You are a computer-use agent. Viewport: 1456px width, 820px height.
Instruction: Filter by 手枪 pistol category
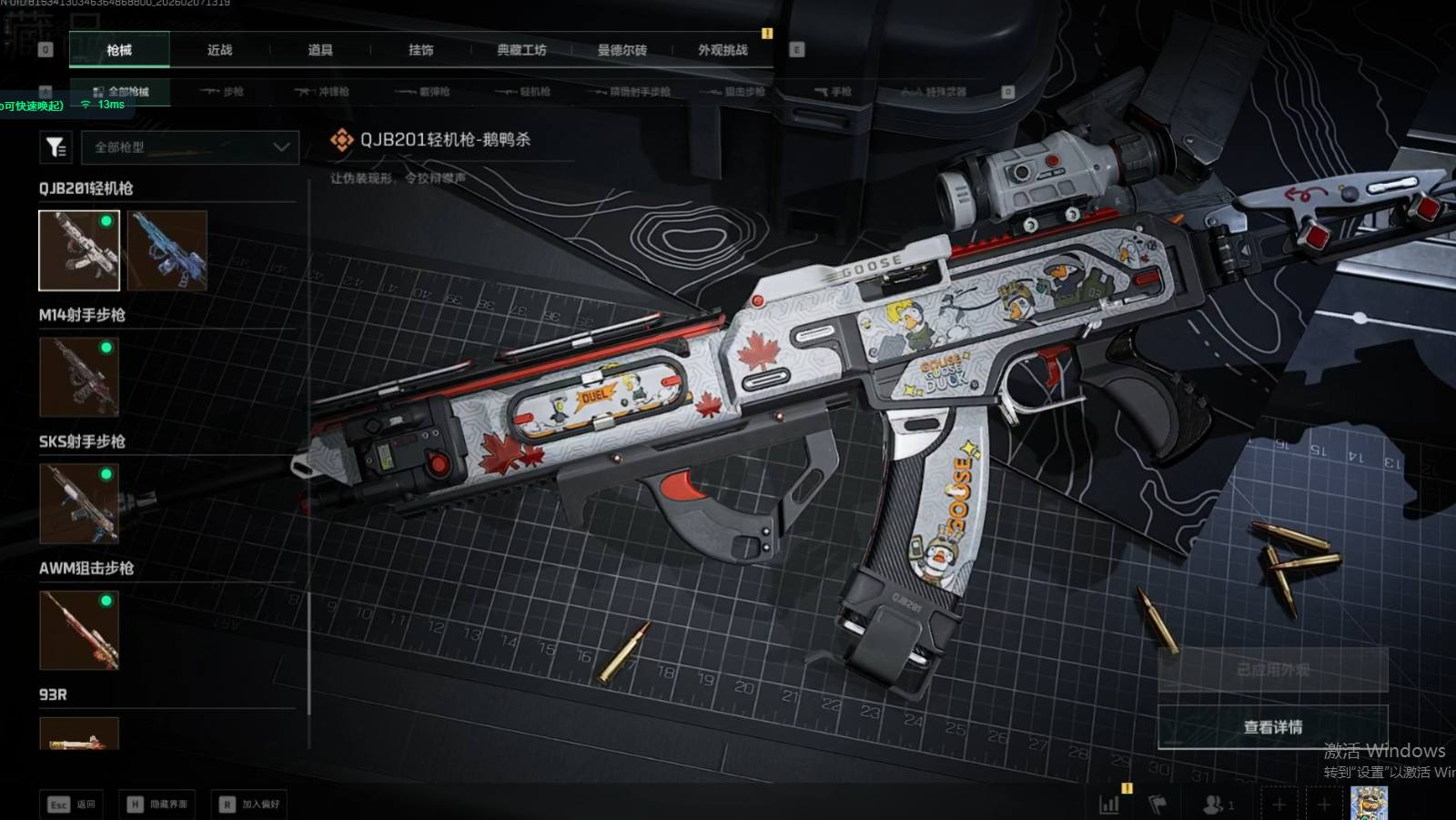834,92
